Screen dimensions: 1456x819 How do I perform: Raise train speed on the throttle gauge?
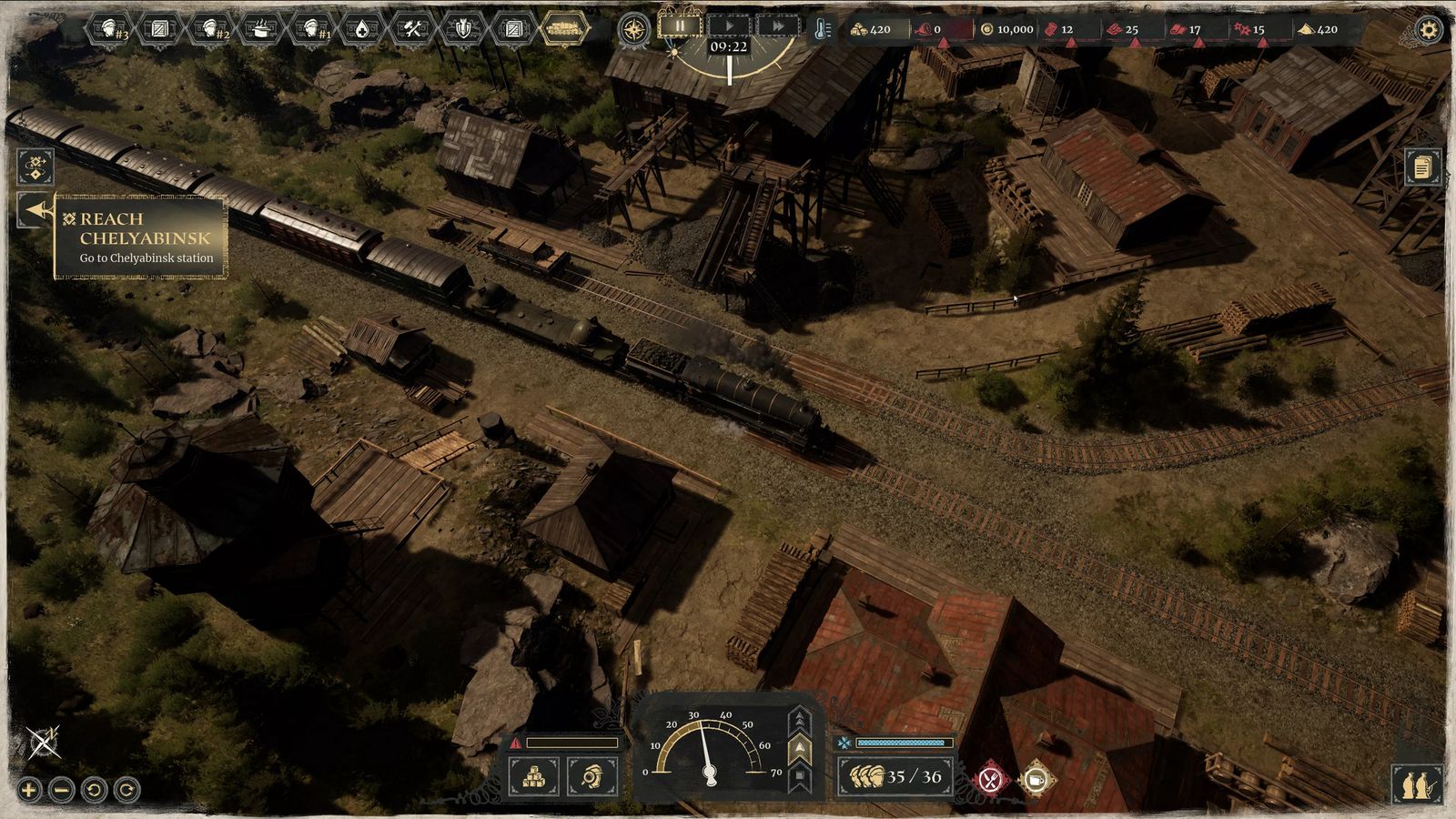[801, 719]
